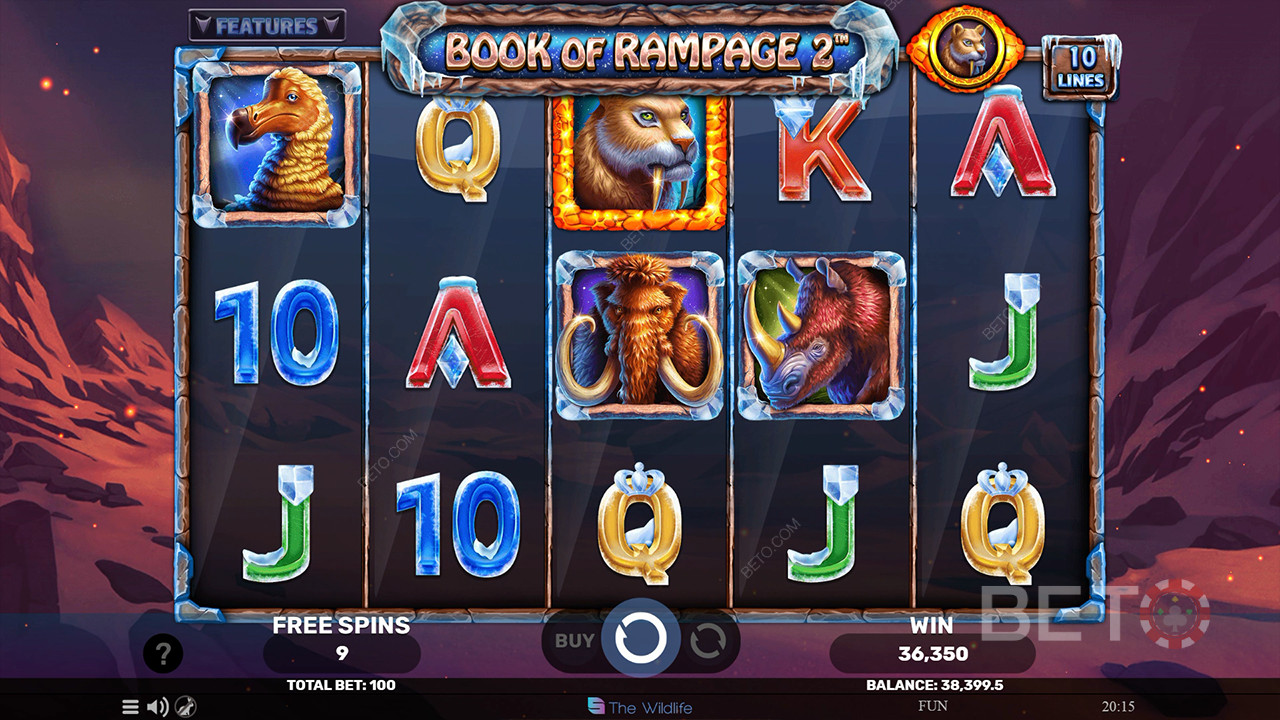This screenshot has width=1280, height=720.
Task: Open the help question mark
Action: tap(163, 654)
